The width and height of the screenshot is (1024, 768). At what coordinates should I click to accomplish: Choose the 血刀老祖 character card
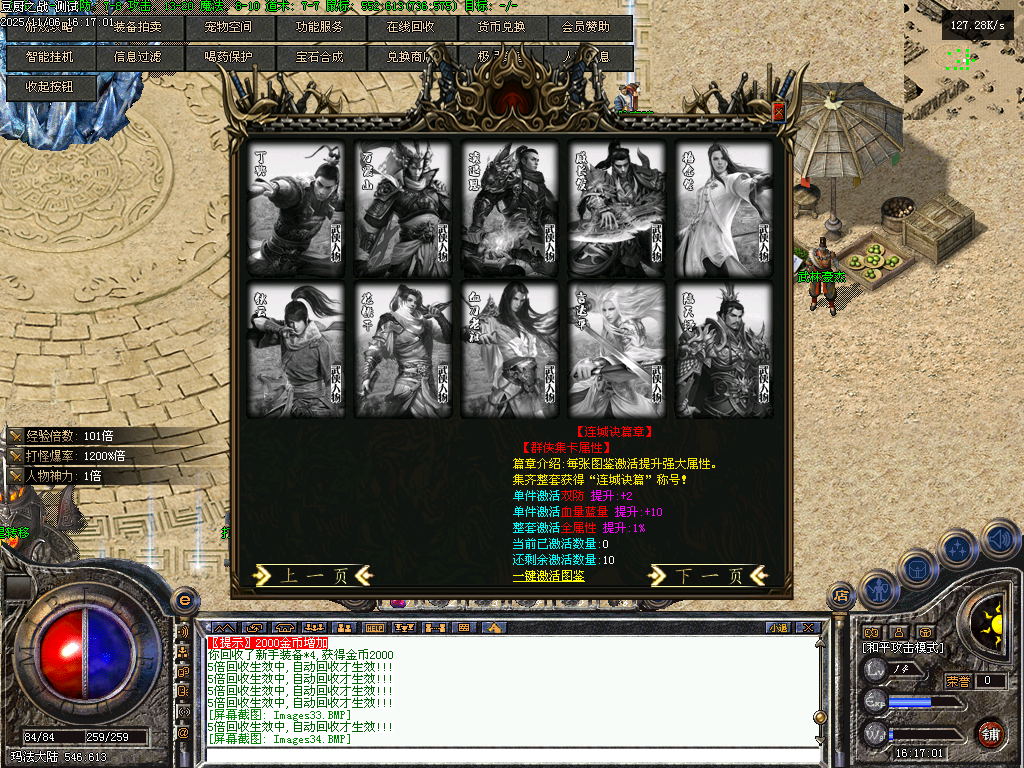510,350
